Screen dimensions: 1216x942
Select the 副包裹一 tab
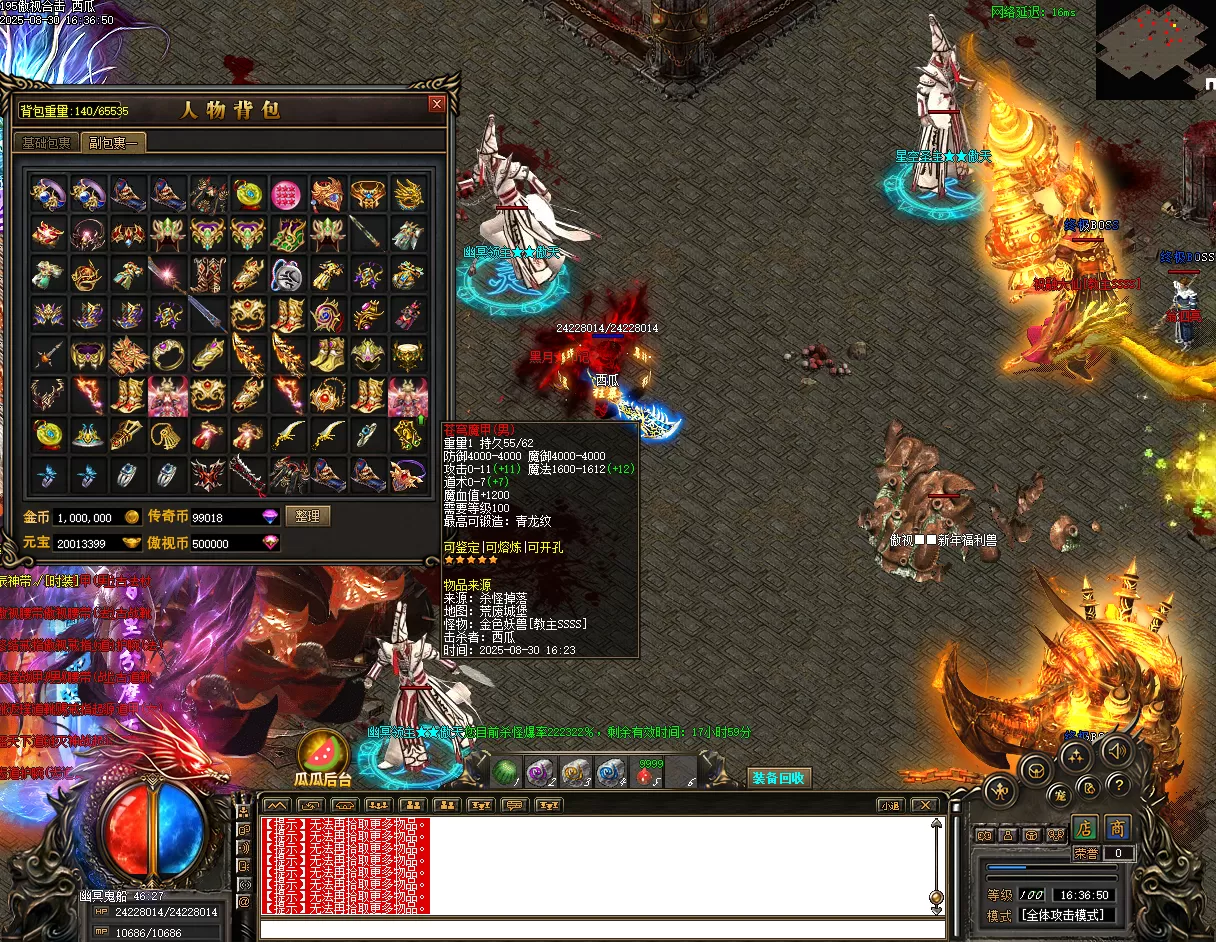(113, 143)
